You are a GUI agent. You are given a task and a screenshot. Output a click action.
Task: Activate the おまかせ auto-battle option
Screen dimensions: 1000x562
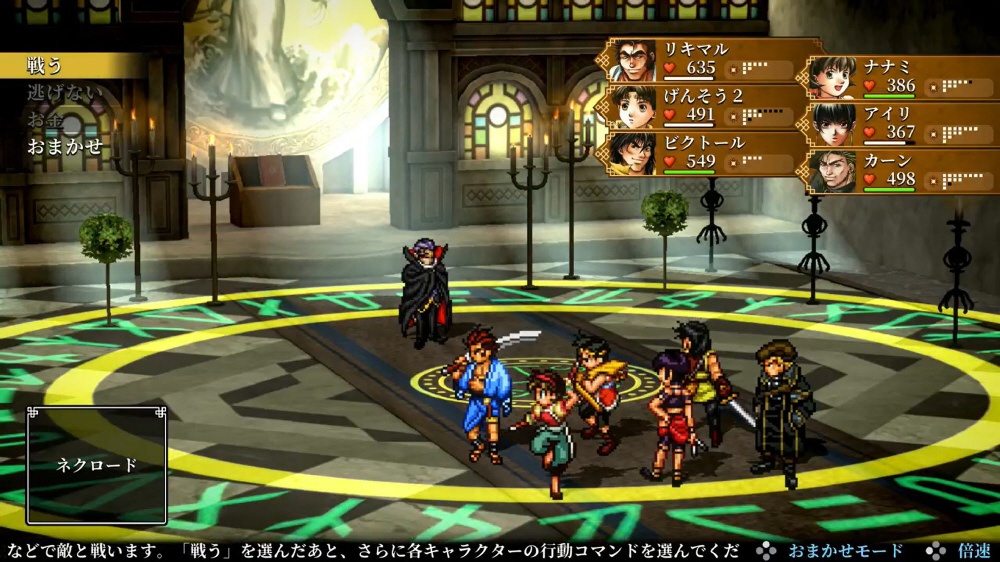[x=65, y=145]
